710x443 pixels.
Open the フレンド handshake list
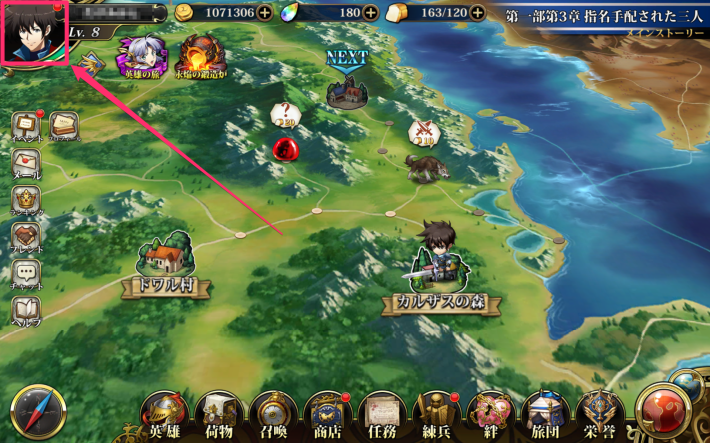tap(26, 238)
